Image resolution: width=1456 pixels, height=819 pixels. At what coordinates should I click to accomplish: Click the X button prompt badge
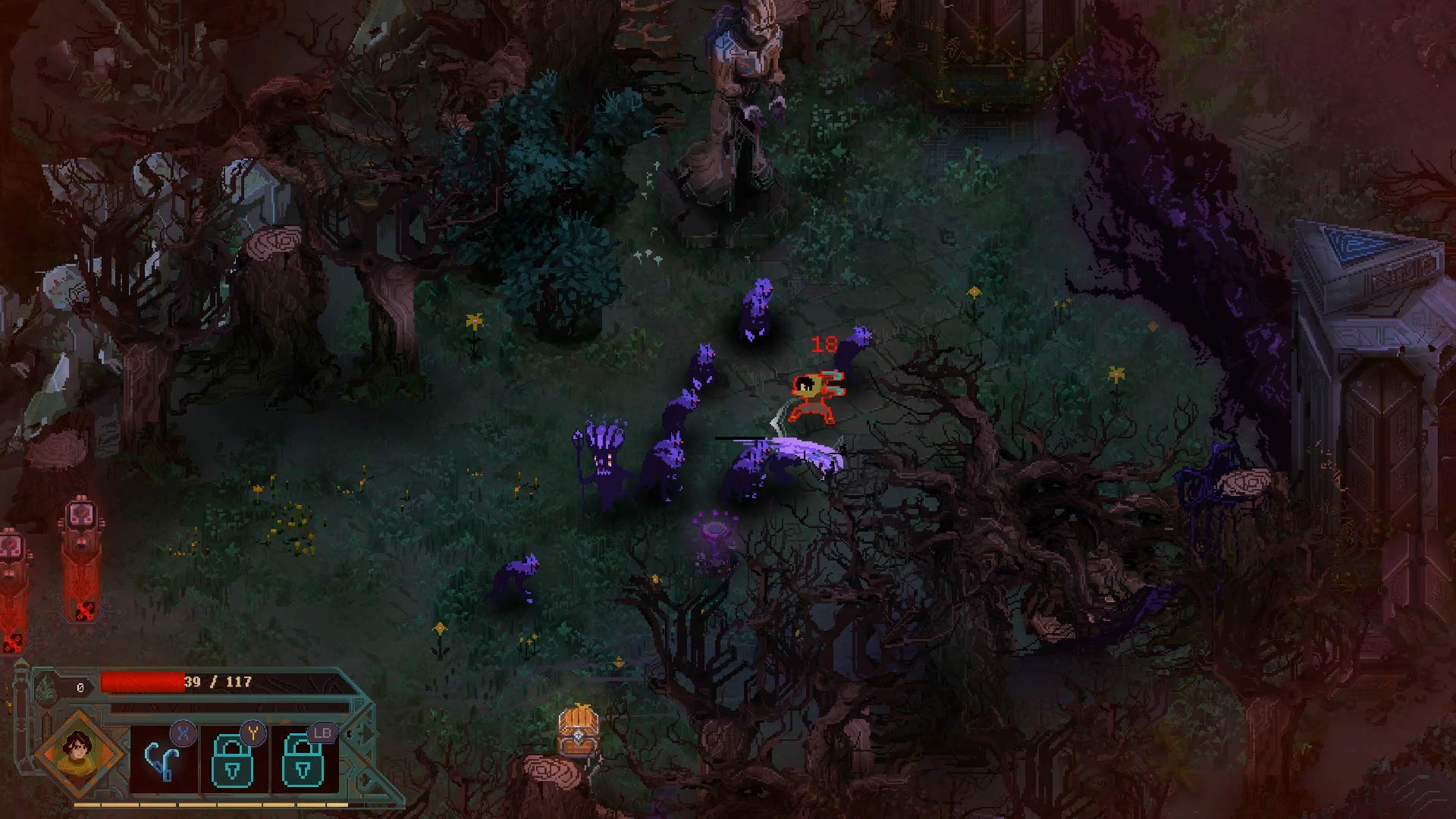(183, 734)
